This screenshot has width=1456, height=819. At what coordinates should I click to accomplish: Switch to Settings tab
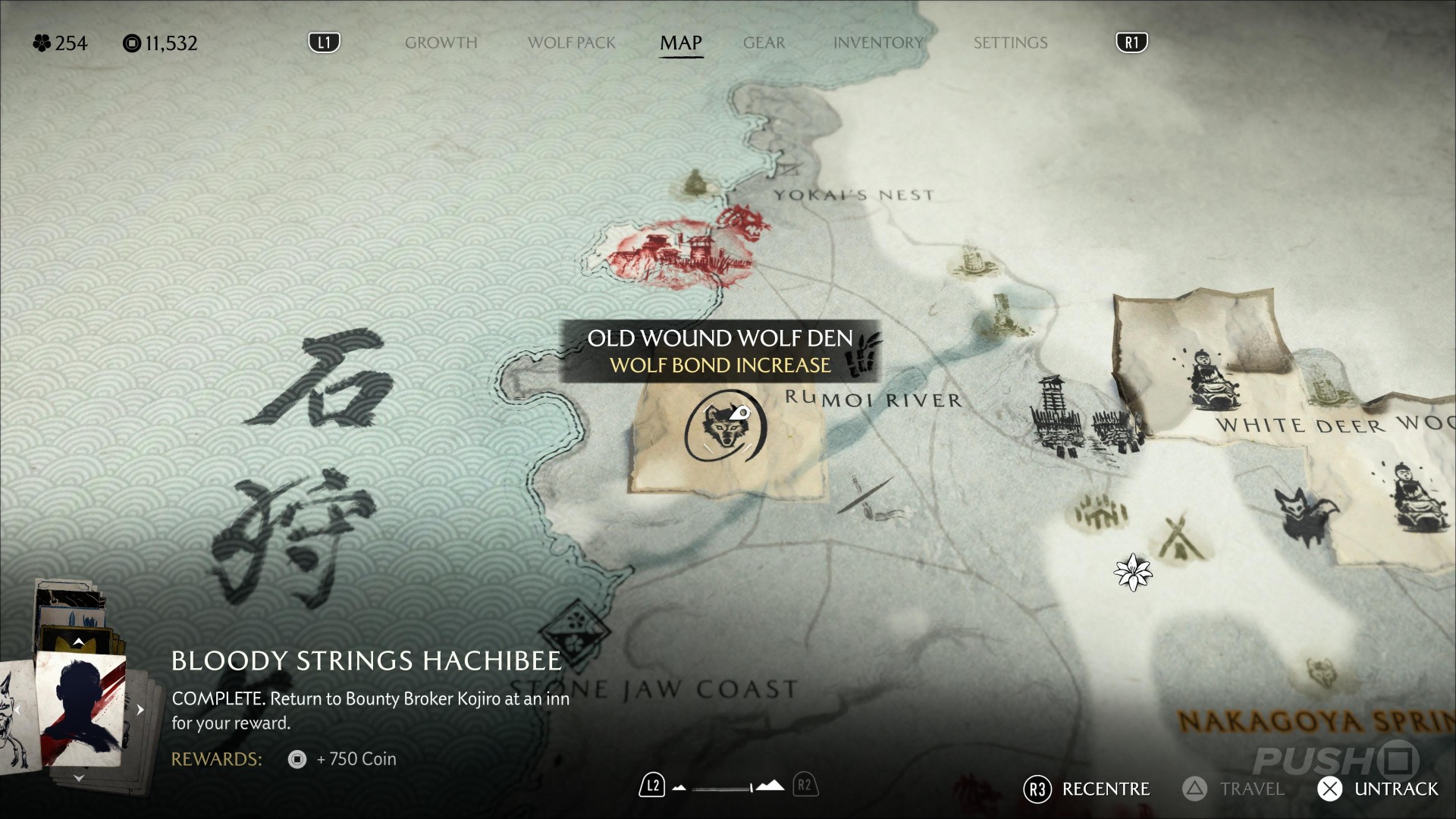coord(1010,42)
